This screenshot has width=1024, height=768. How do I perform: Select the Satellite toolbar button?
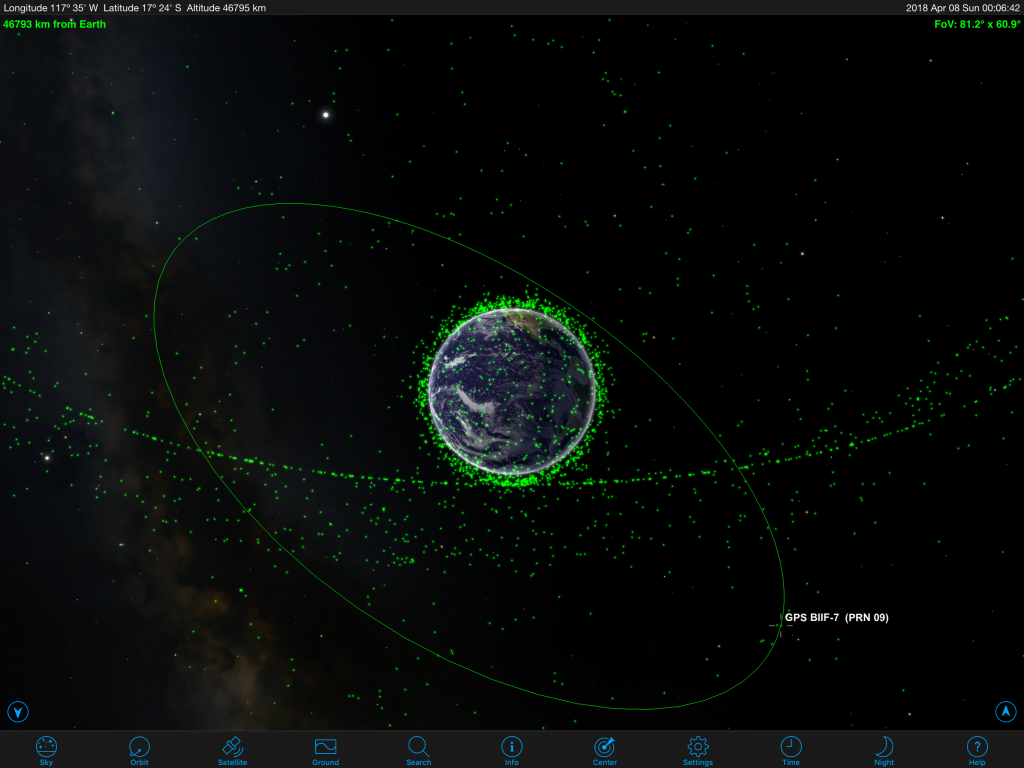click(232, 748)
